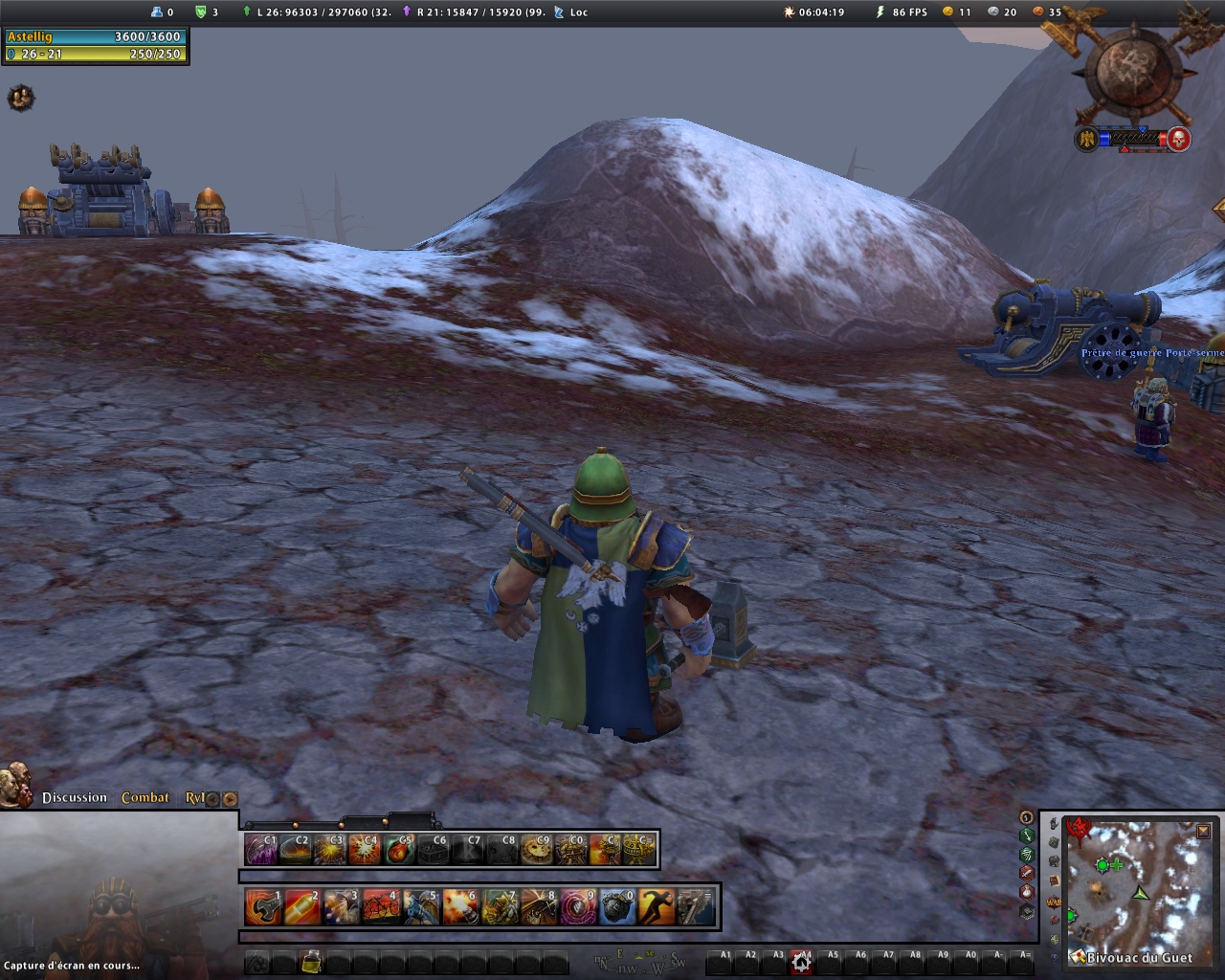Activate the yellow explosion ability in slot C3
1225x980 pixels.
pos(330,850)
